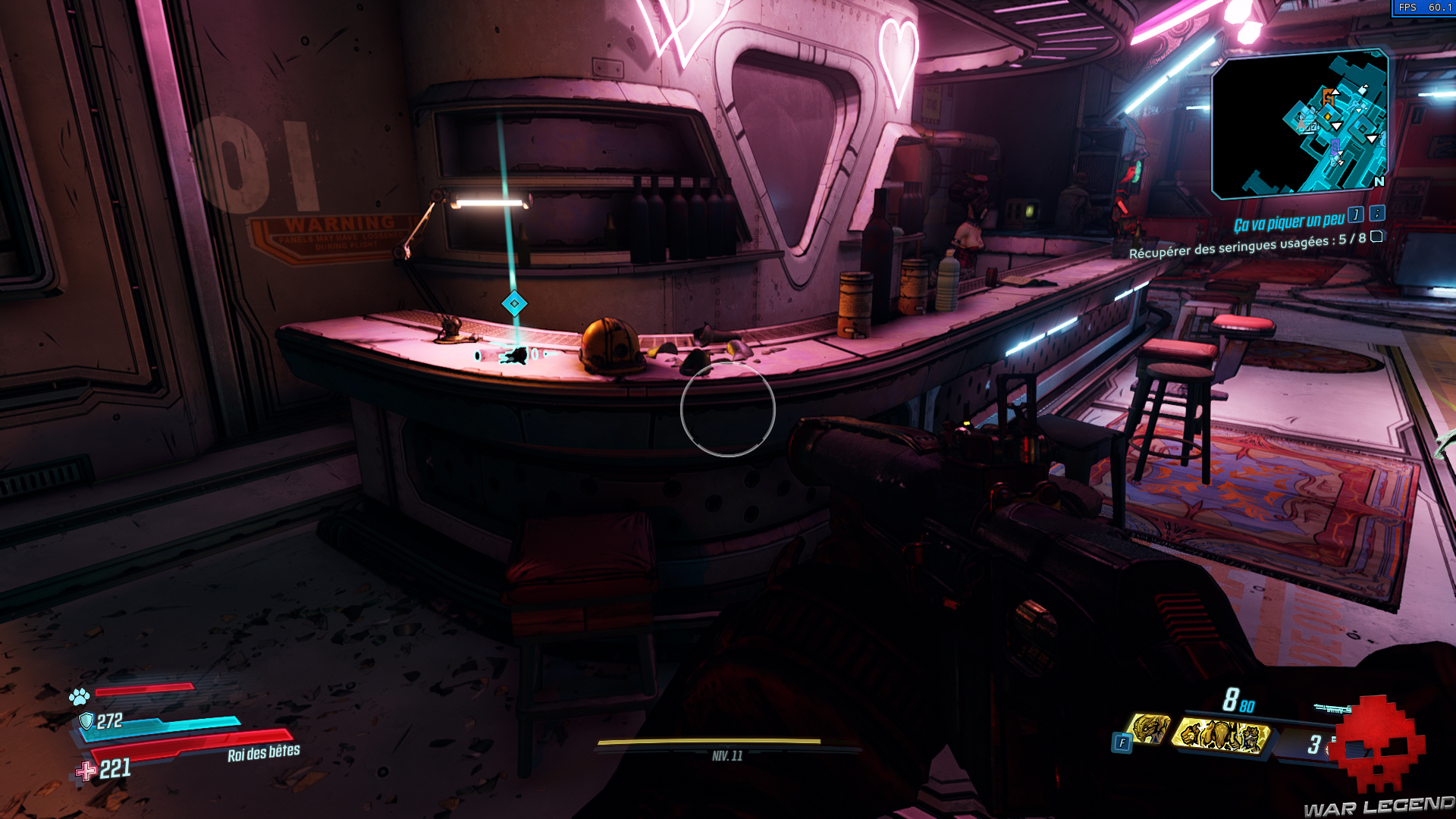The width and height of the screenshot is (1456, 819).
Task: Click the equipped weapon silhouette icon
Action: click(1332, 709)
